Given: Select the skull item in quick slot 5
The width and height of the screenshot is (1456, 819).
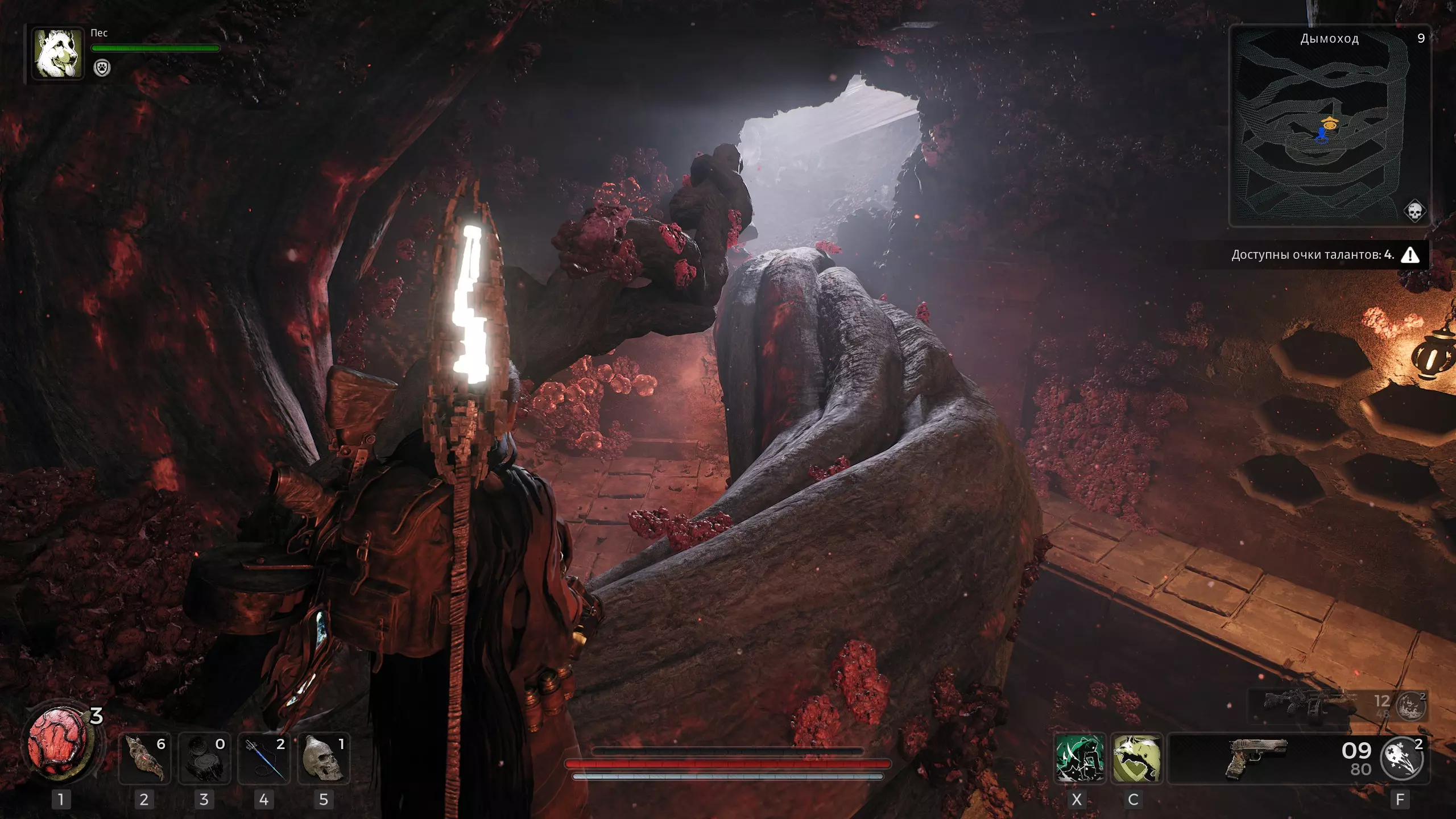Looking at the screenshot, I should pos(324,758).
